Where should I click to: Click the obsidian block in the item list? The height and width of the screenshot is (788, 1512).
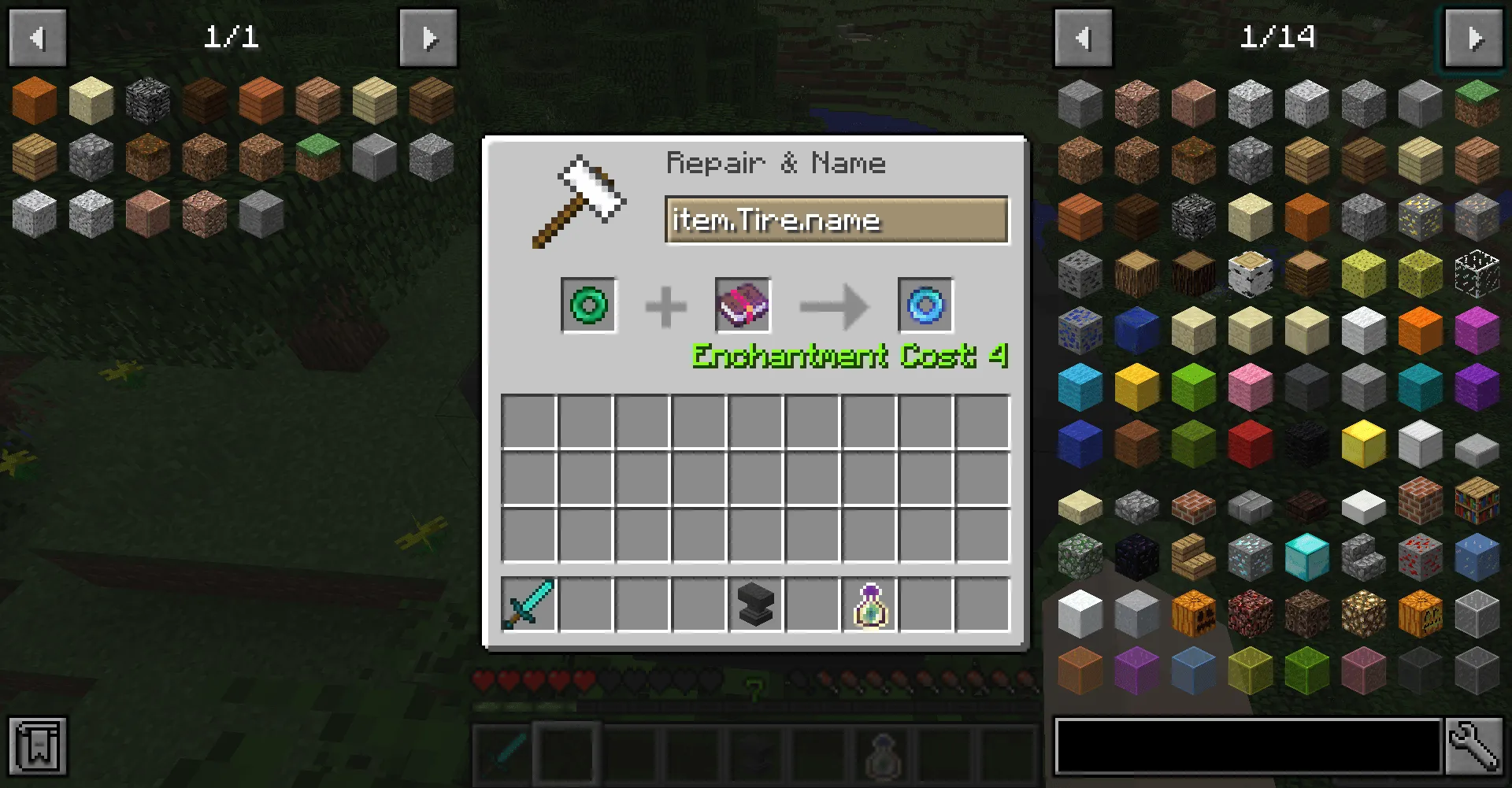1139,558
